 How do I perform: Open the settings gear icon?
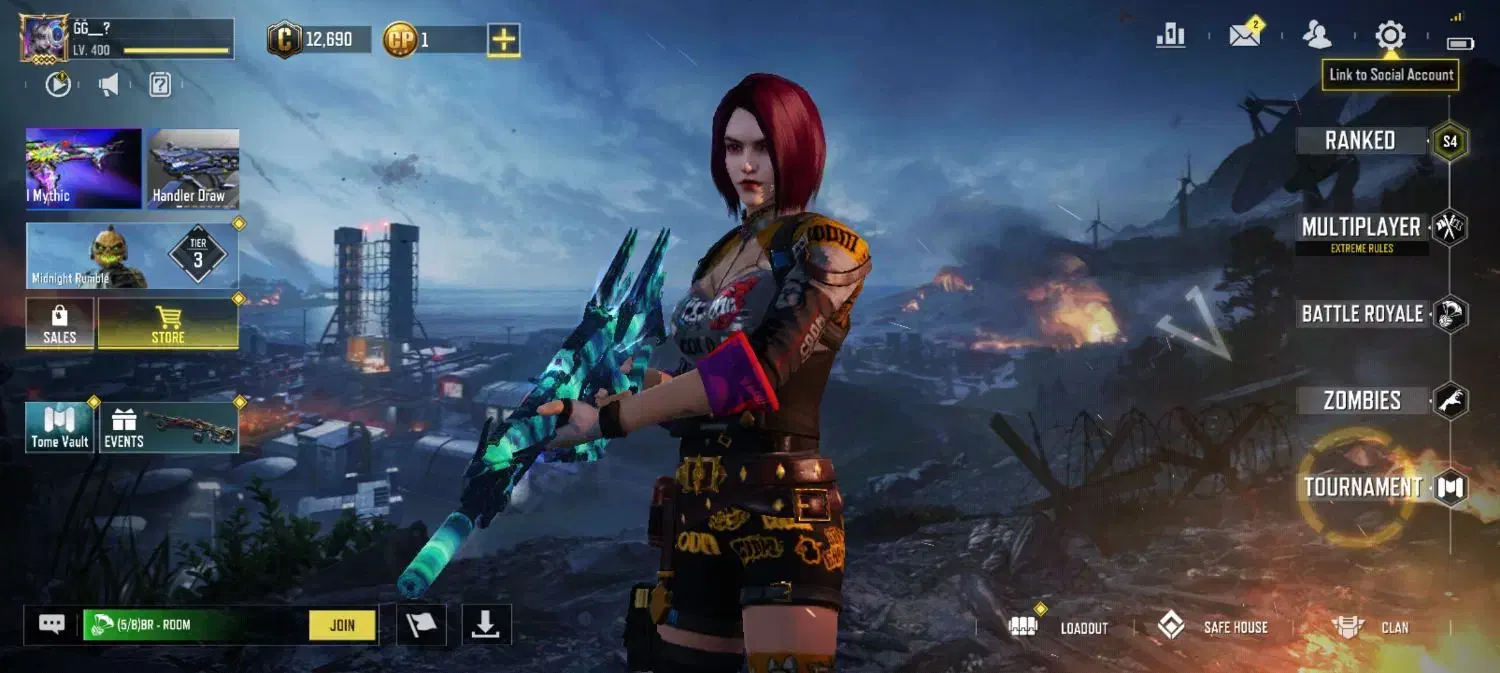tap(1390, 36)
